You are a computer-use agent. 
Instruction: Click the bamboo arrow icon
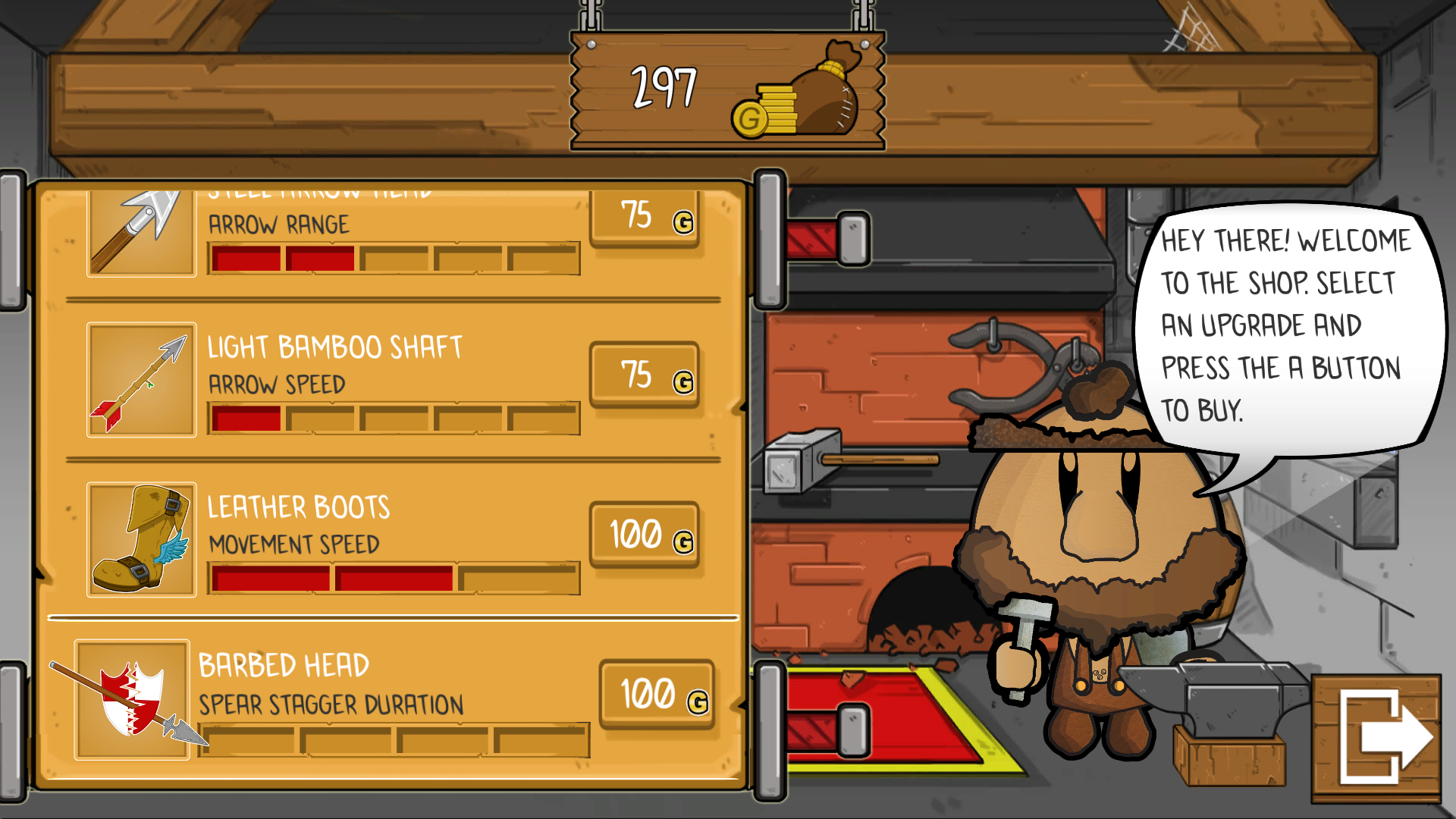[141, 380]
